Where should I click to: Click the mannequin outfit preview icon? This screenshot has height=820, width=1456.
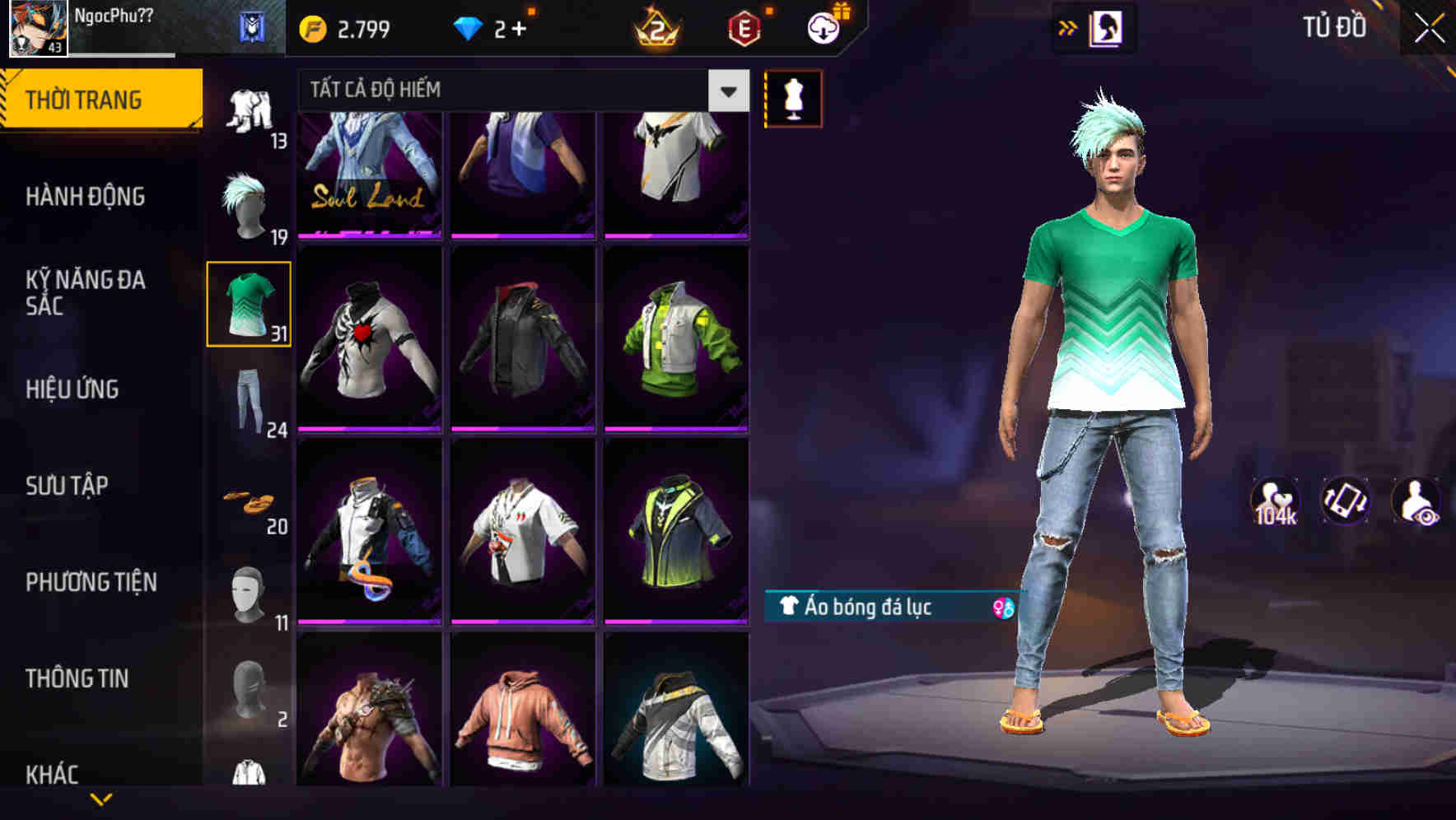click(x=793, y=98)
